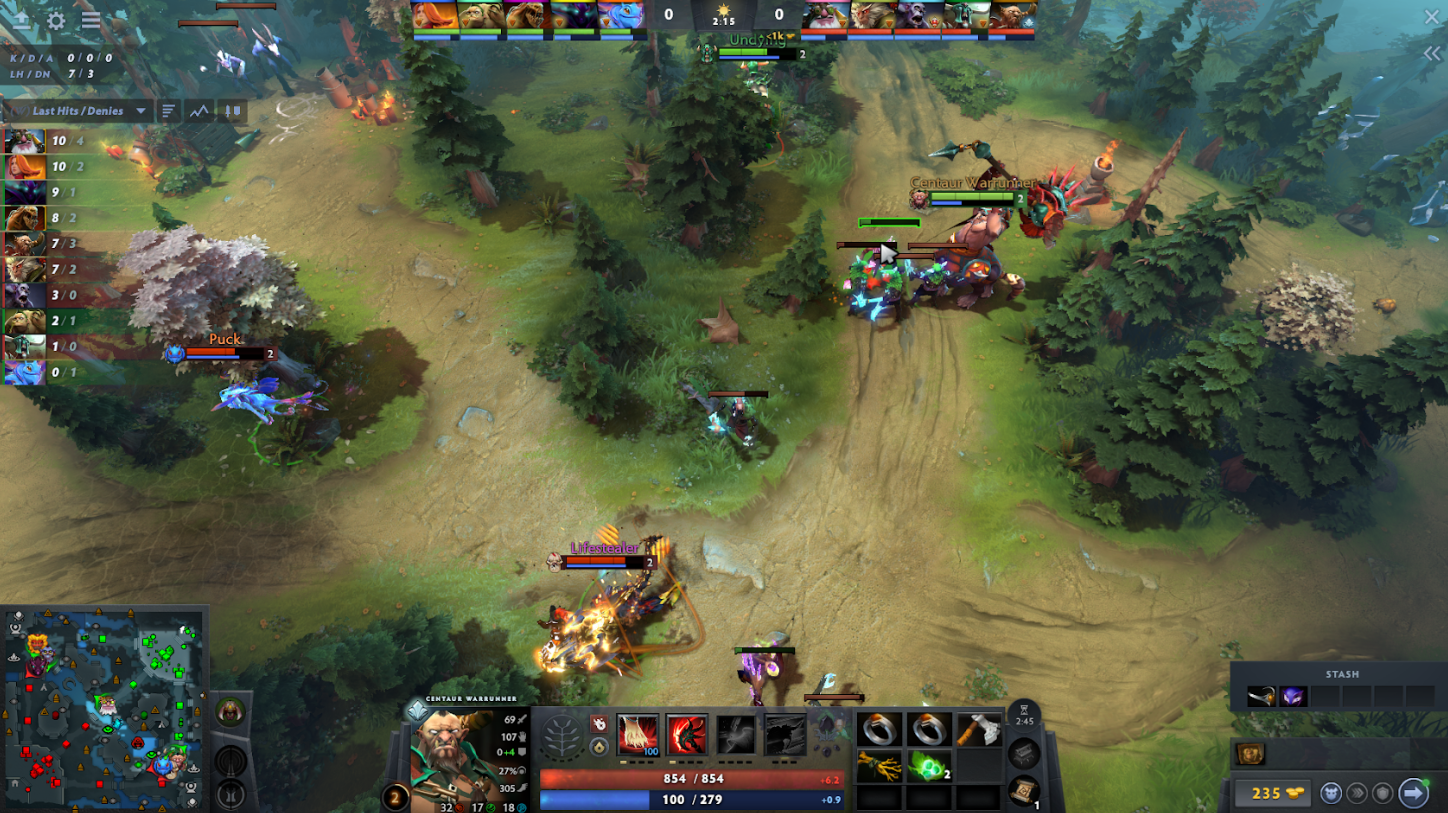Screen dimensions: 1448x813
Task: Close the spectator panel with the X
Action: click(1431, 18)
